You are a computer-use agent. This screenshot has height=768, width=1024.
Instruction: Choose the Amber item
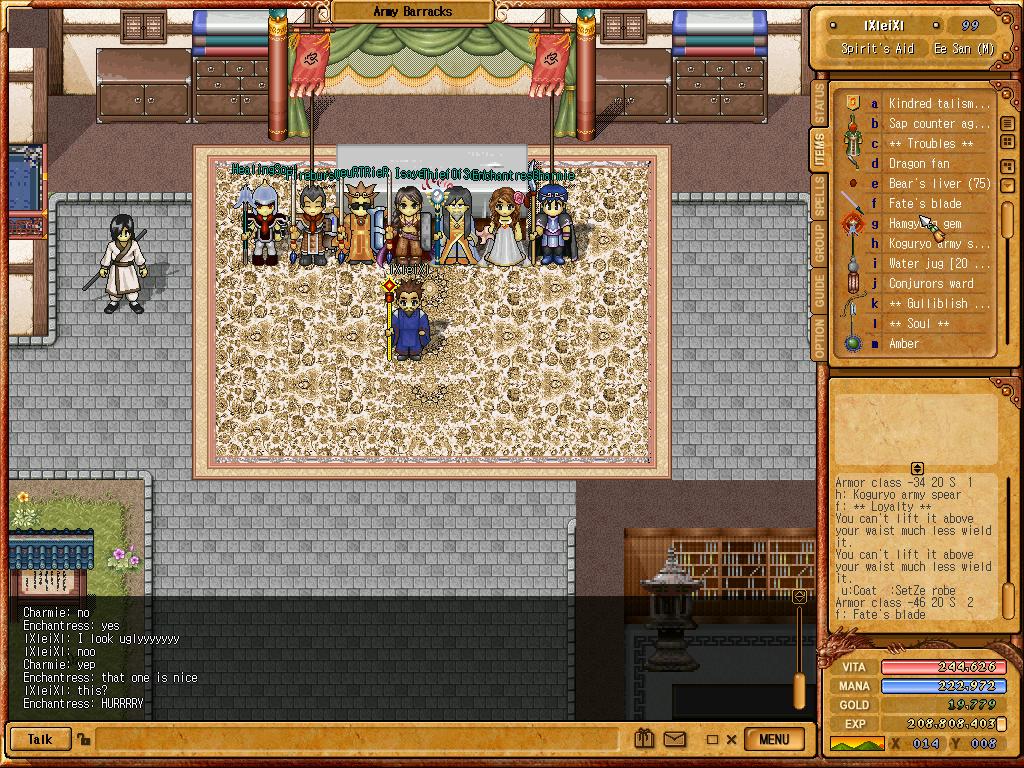[903, 343]
